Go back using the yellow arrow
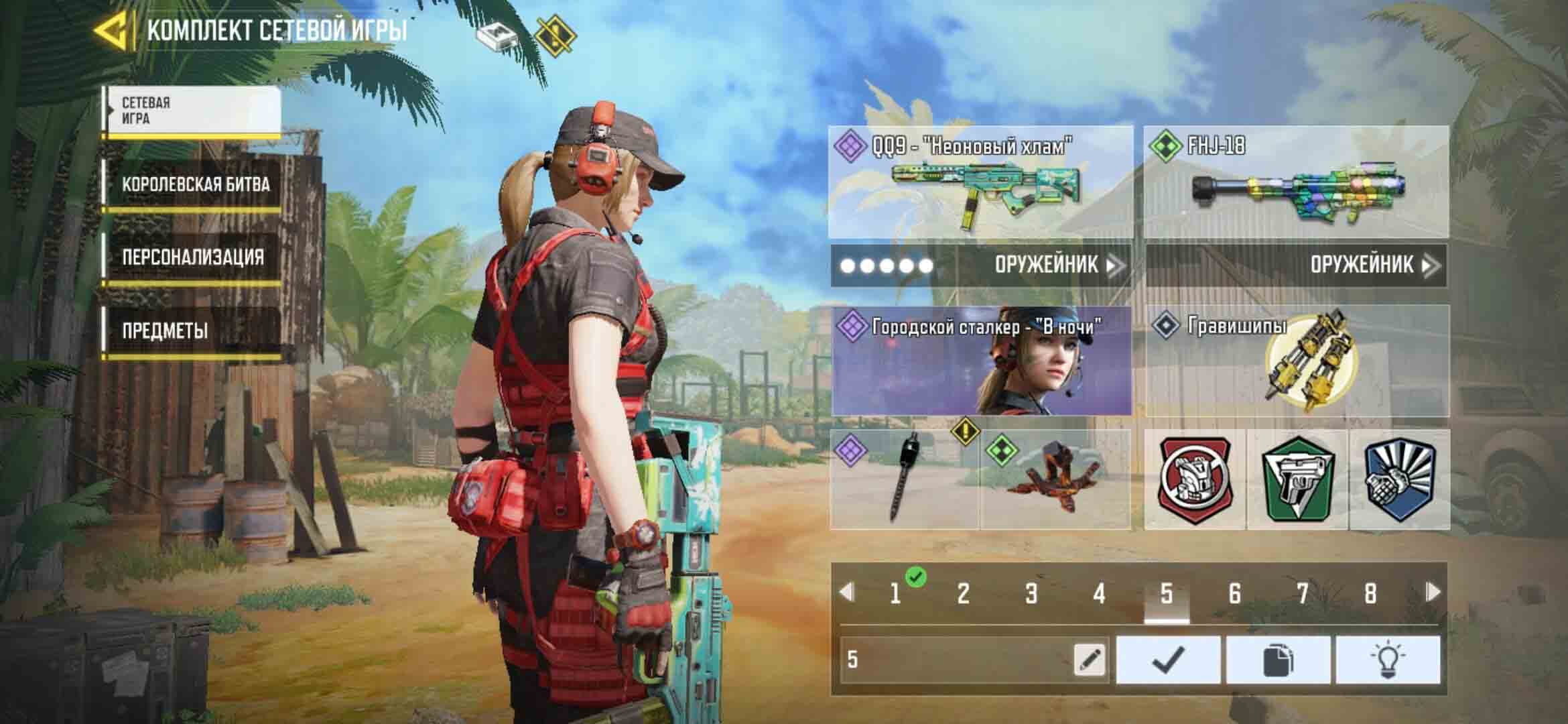The image size is (1568, 724). point(111,31)
